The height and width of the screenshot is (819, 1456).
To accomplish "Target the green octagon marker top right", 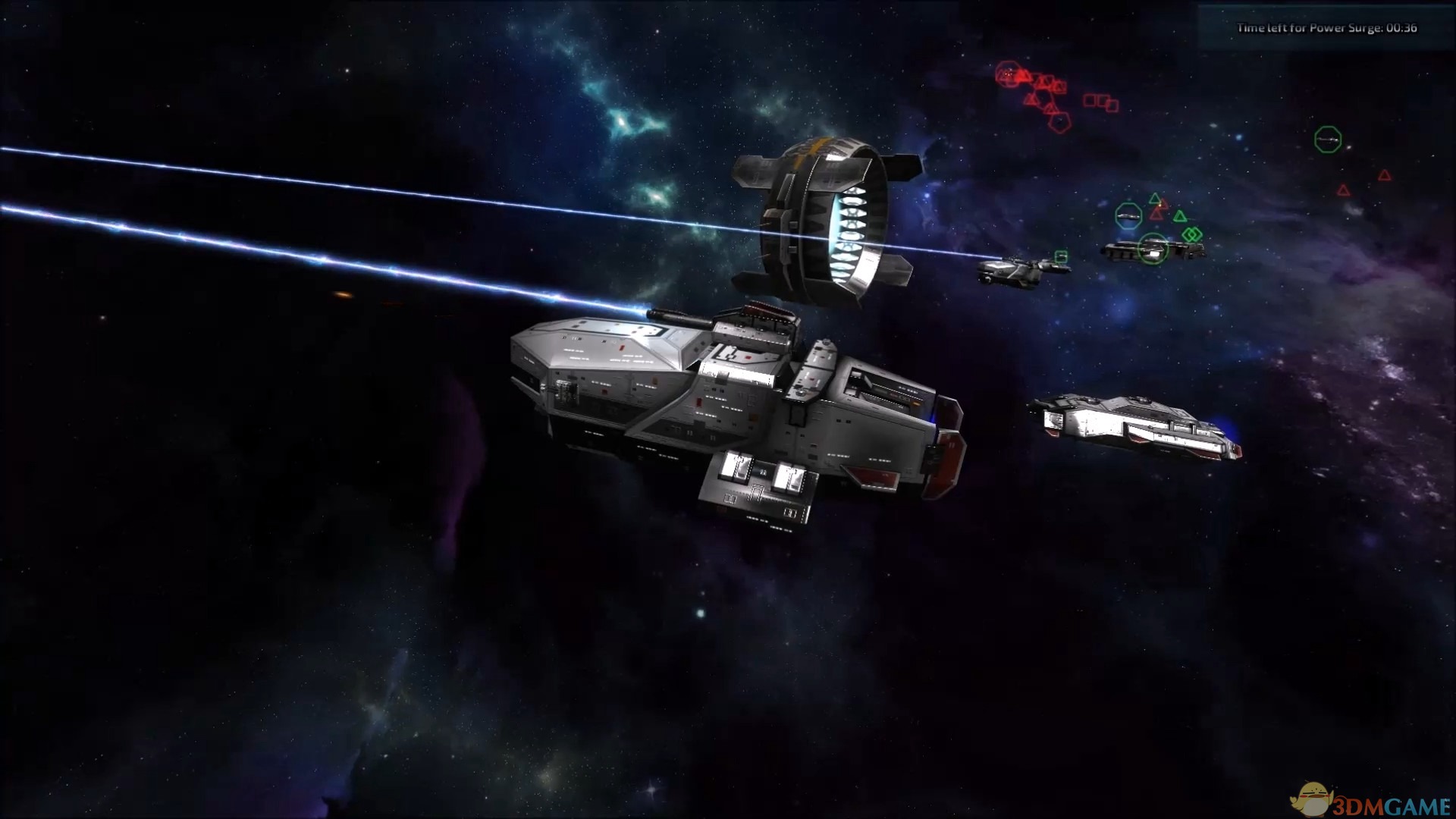I will click(x=1328, y=141).
